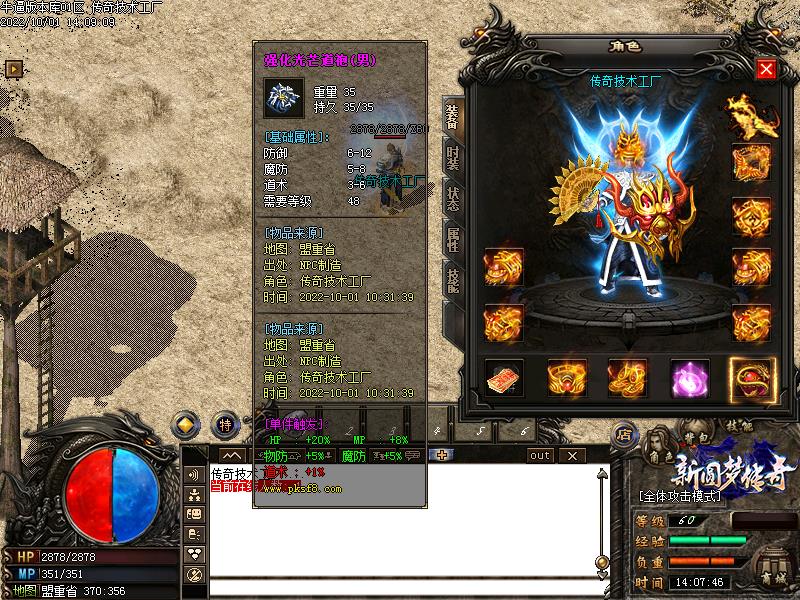Switch to the 技能 (skills) tab
The width and height of the screenshot is (800, 600).
(x=452, y=280)
